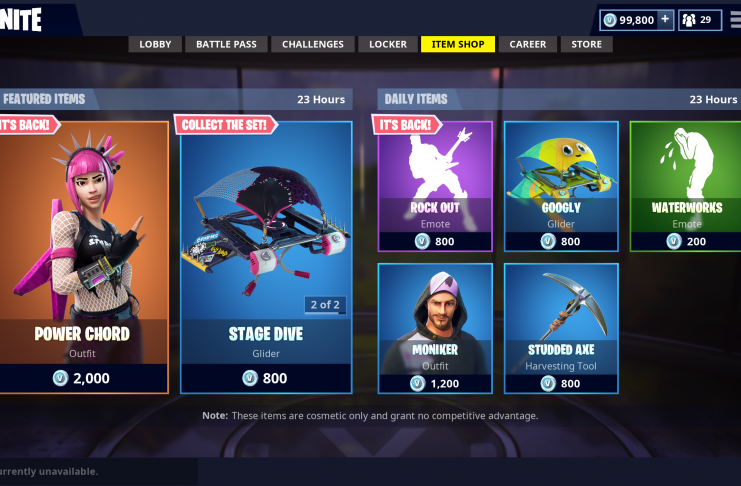Select the Item Shop tab

[x=457, y=44]
